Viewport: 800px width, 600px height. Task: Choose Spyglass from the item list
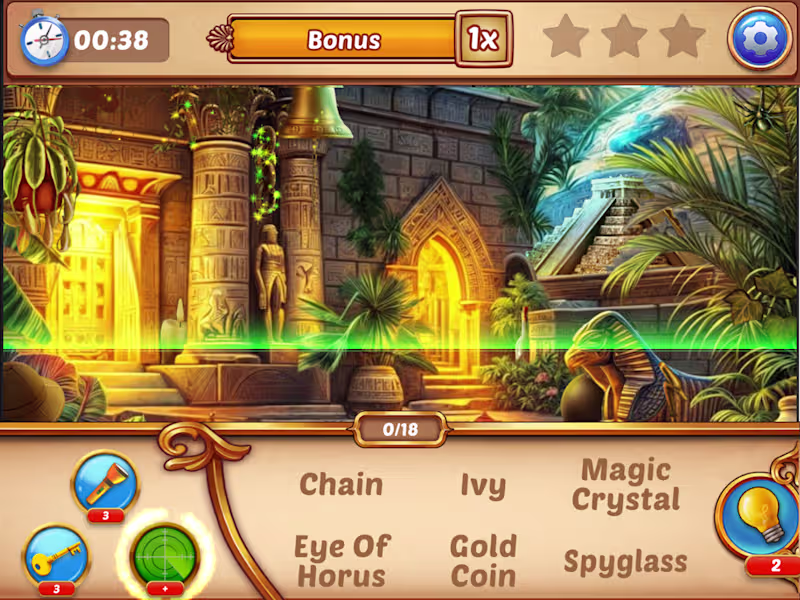click(625, 561)
